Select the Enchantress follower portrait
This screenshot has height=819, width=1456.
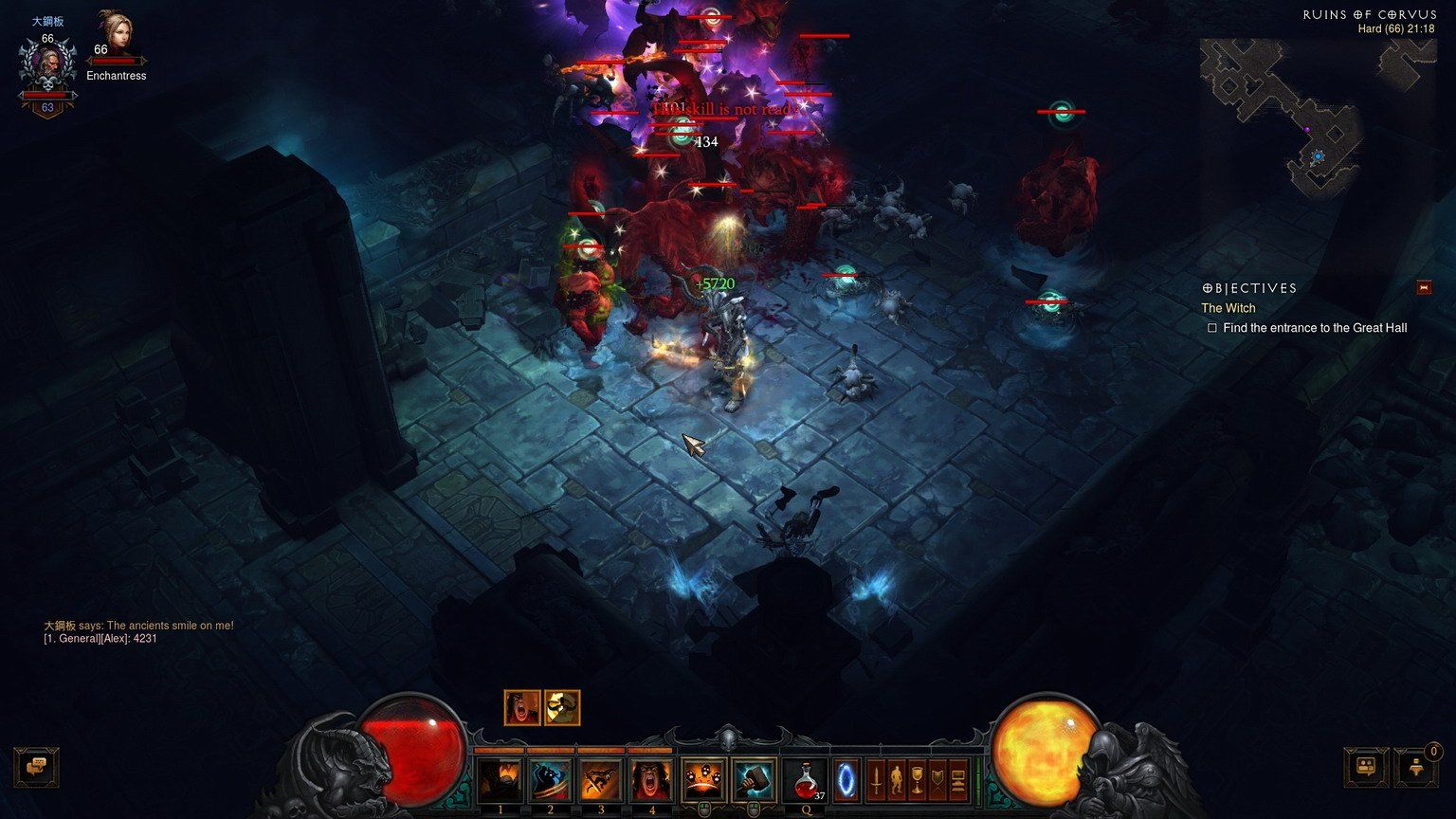click(117, 35)
